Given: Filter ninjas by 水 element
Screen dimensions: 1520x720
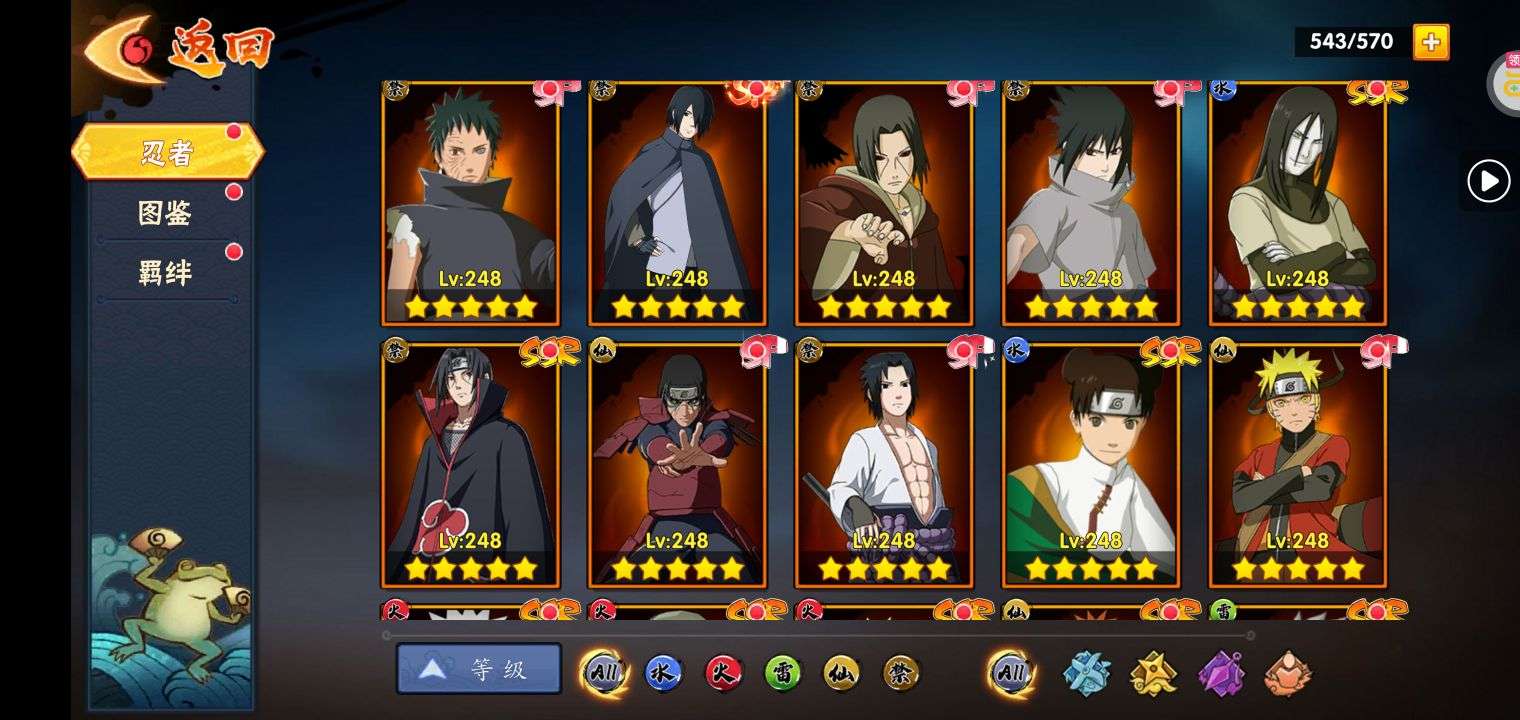Looking at the screenshot, I should pyautogui.click(x=663, y=673).
